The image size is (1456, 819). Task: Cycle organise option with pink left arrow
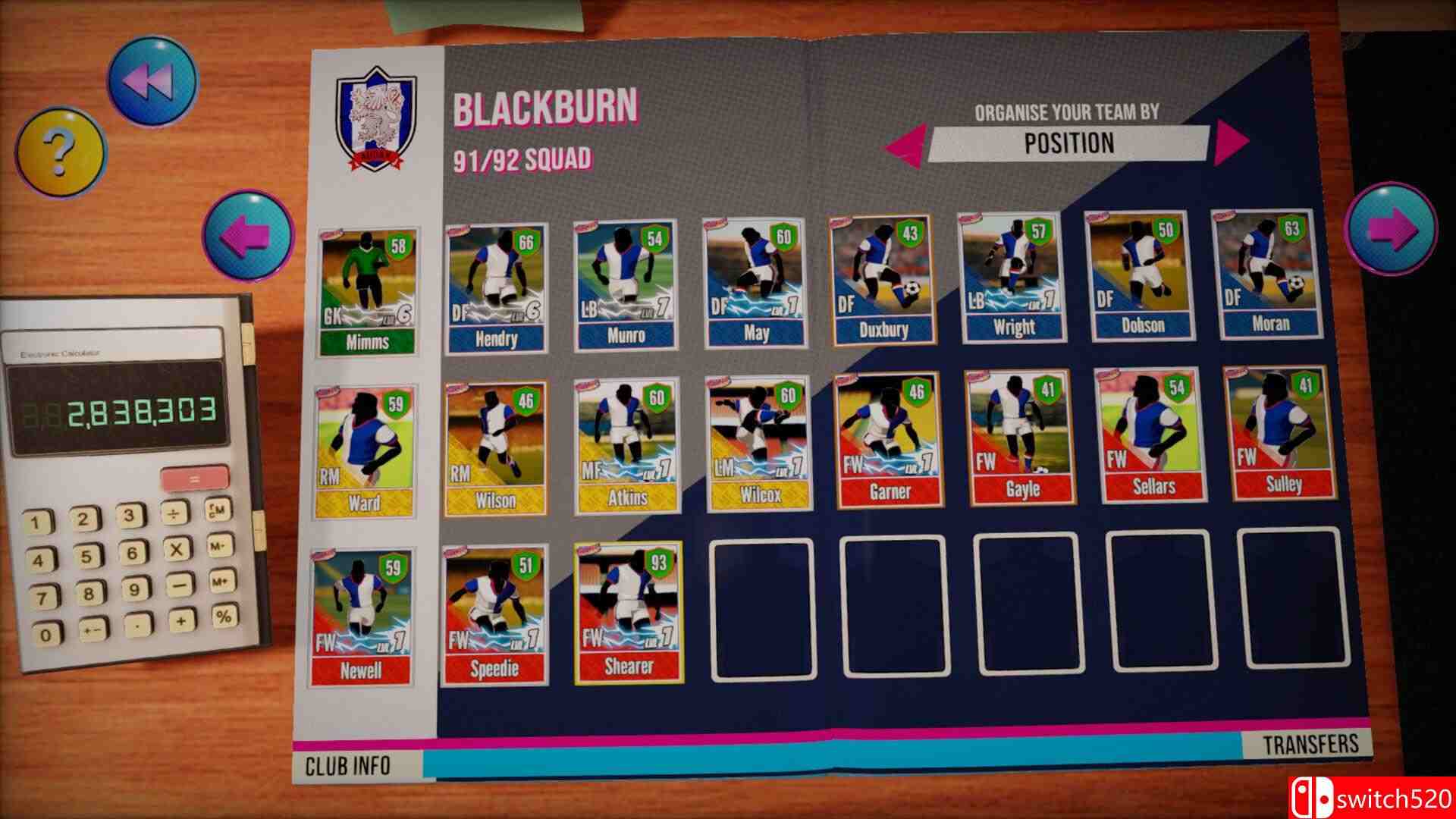(906, 143)
